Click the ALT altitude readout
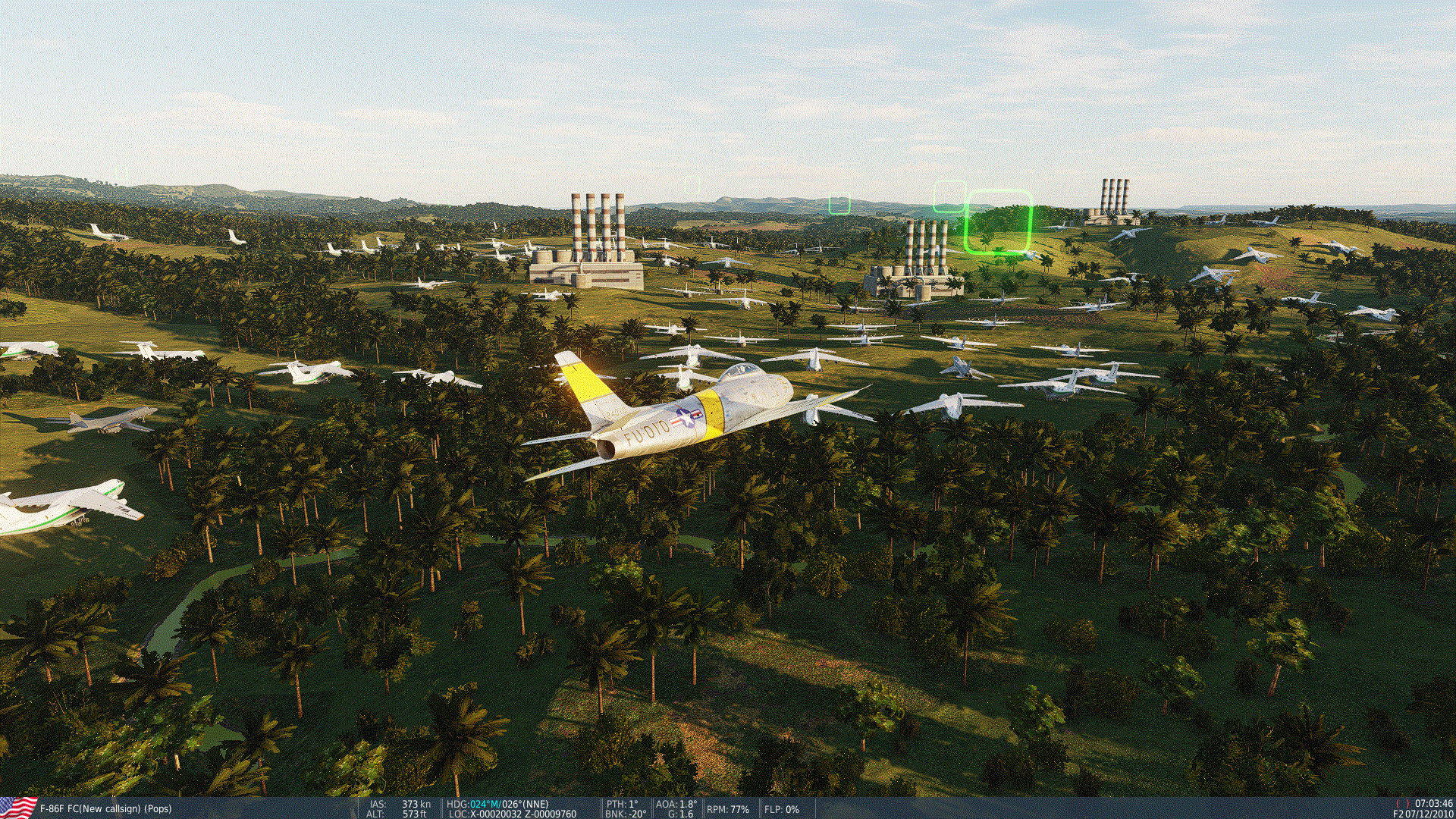 (398, 814)
